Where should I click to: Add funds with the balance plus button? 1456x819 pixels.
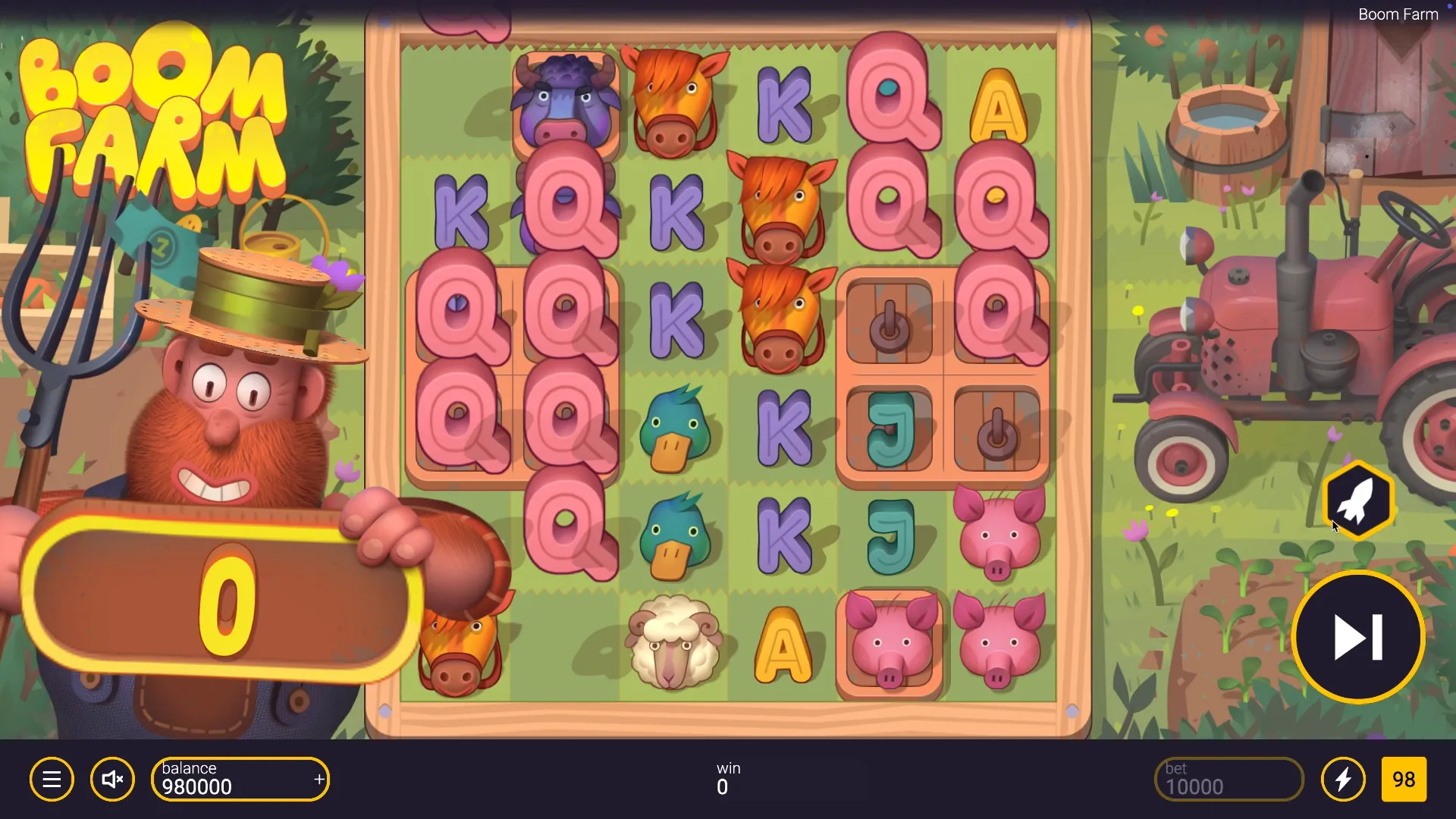319,780
